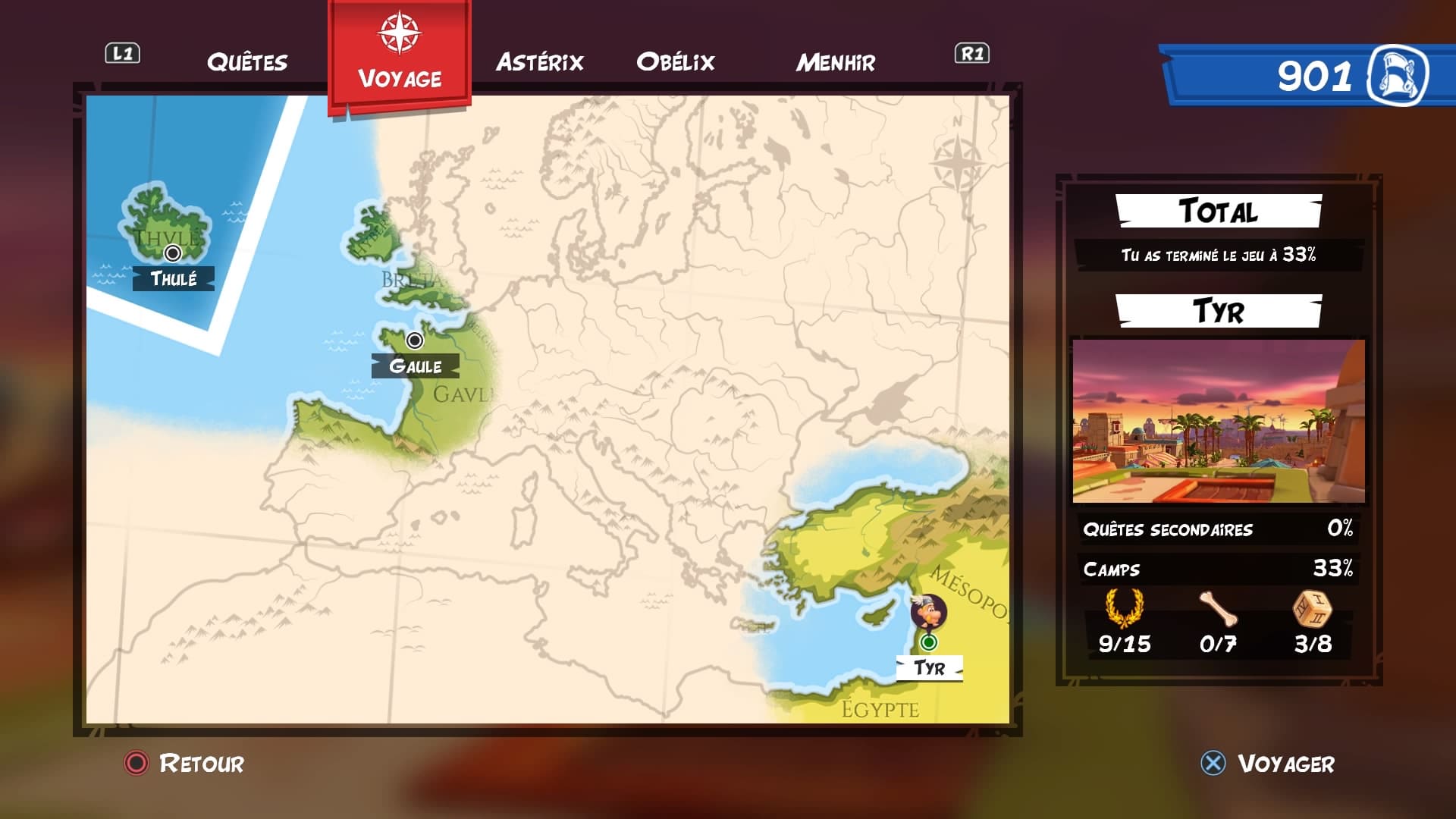The image size is (1456, 819).
Task: Pick the Tyr location marker
Action: (928, 643)
